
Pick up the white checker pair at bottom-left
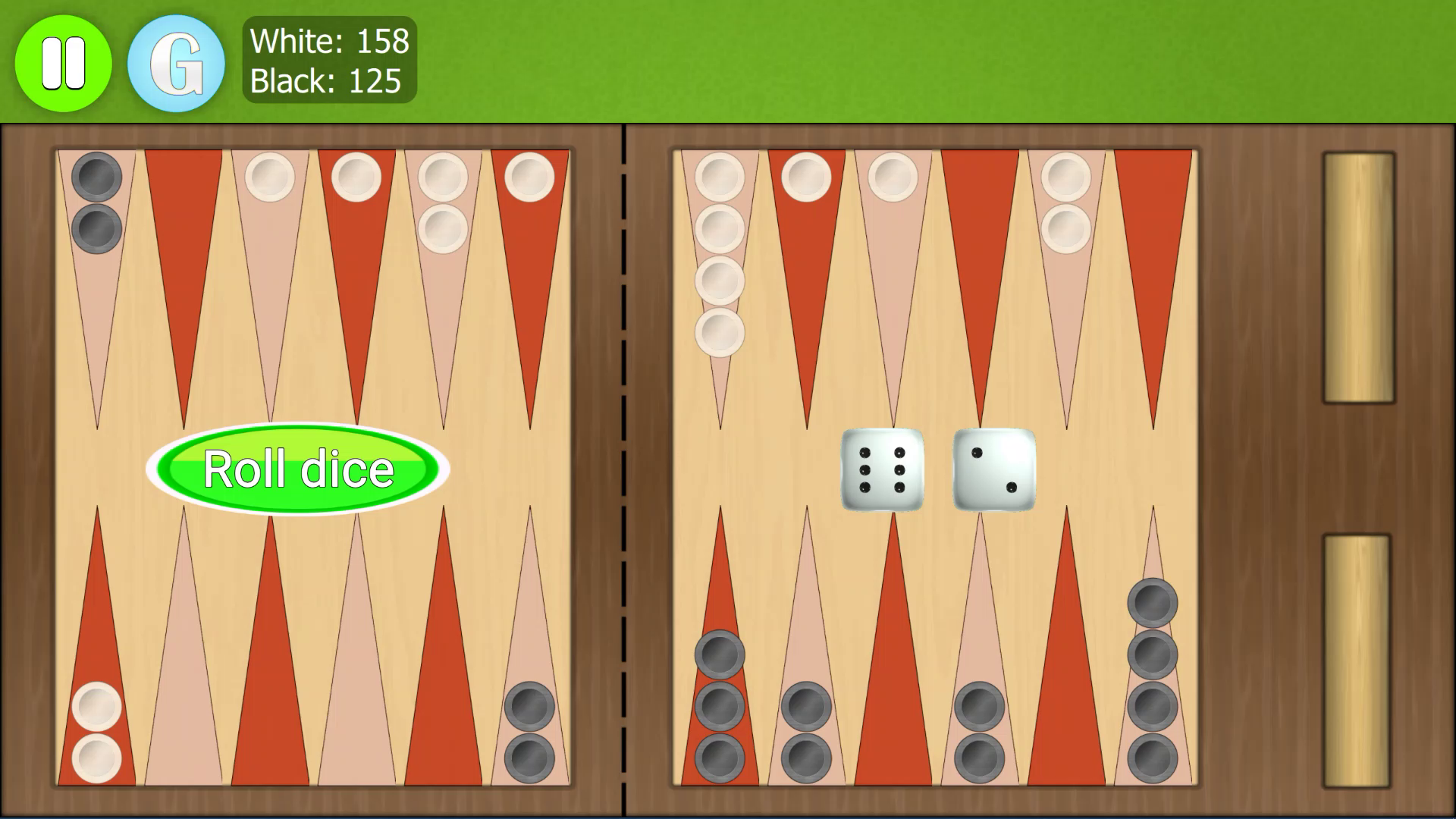[96, 732]
